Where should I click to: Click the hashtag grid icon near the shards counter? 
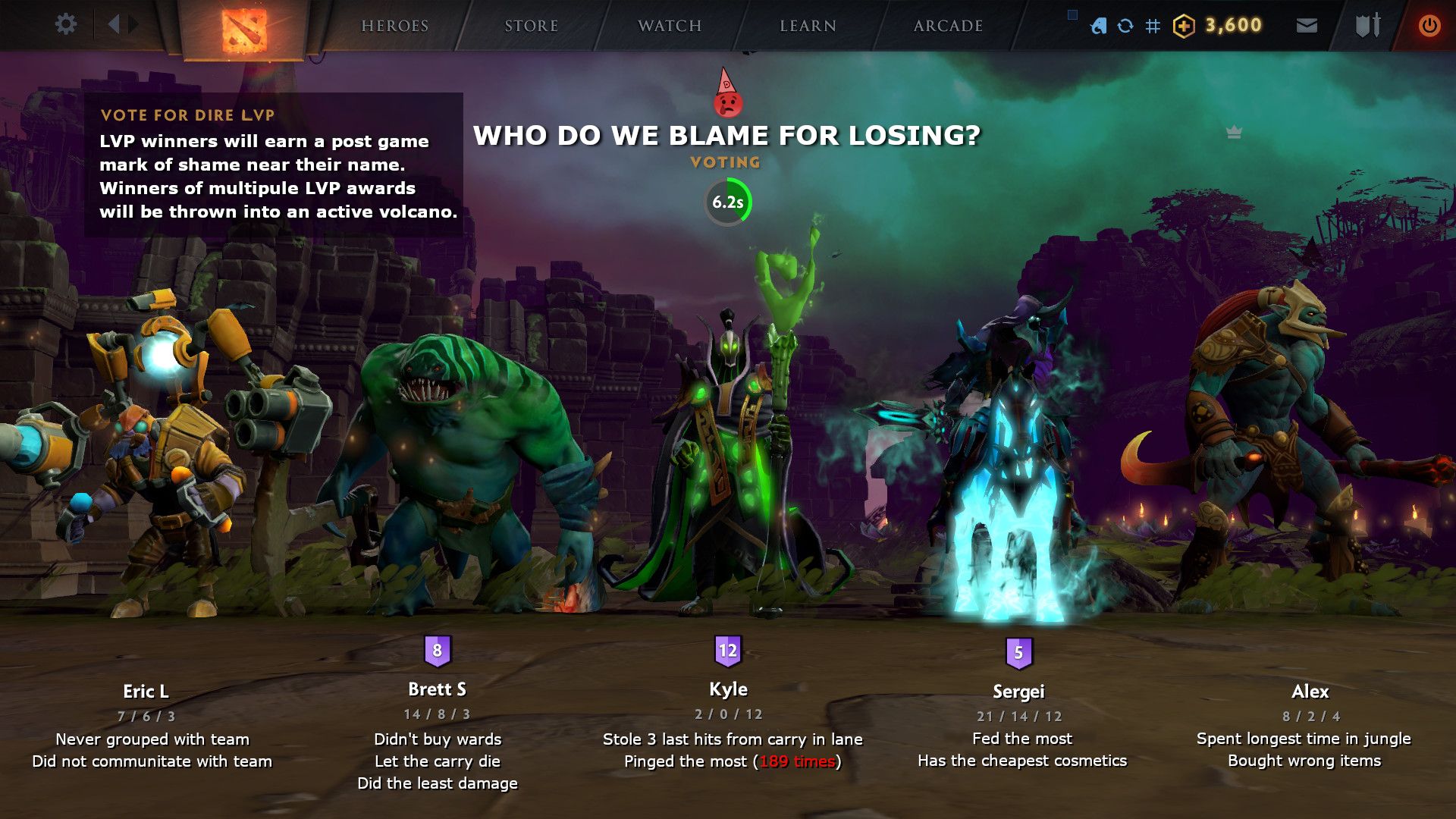[x=1153, y=25]
